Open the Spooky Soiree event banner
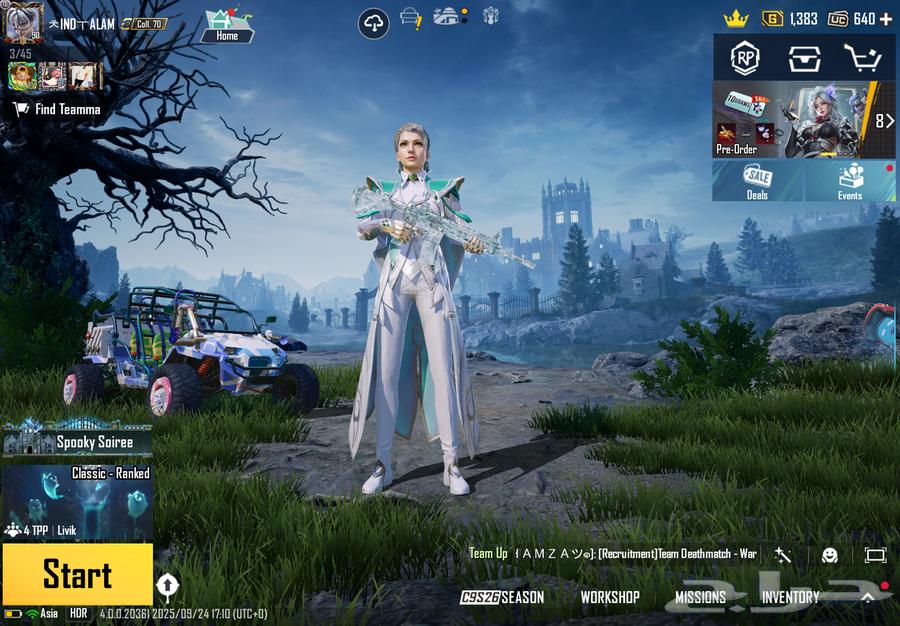900x626 pixels. click(x=77, y=440)
